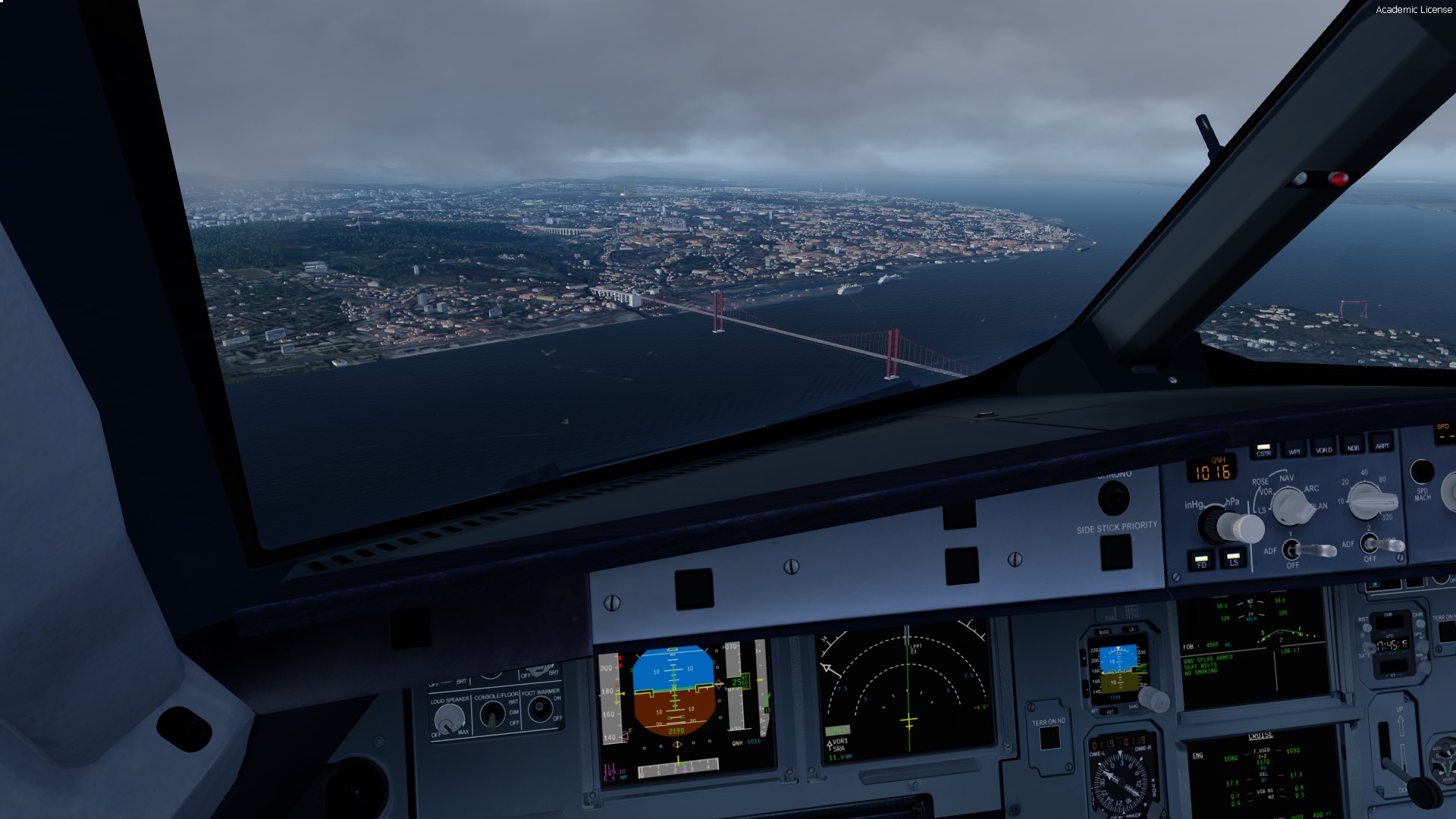
Task: Adjust the LOUD SPEAKER volume knob
Action: 449,718
